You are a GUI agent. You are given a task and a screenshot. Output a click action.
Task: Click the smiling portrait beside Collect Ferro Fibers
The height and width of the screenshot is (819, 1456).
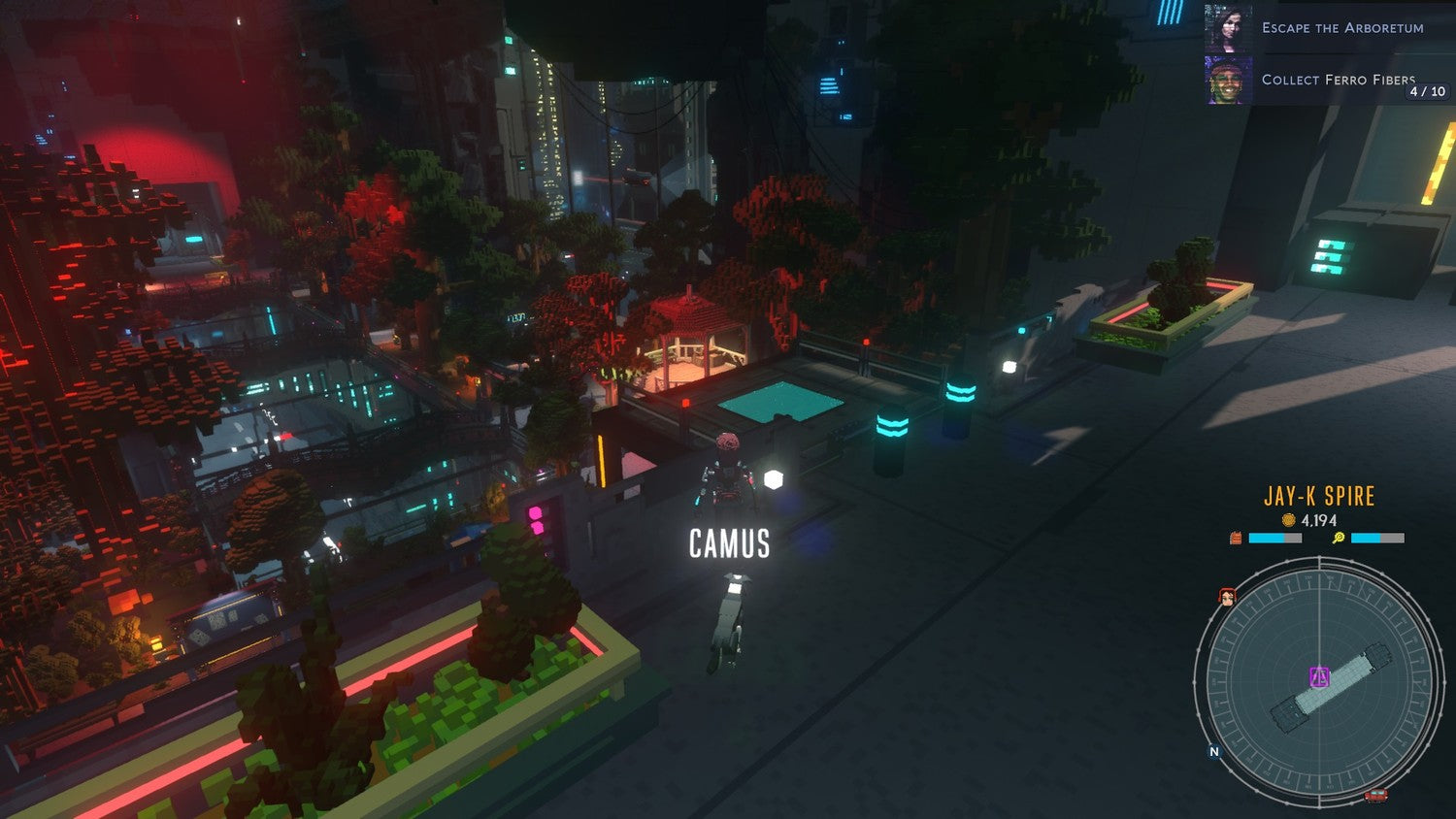(1228, 80)
